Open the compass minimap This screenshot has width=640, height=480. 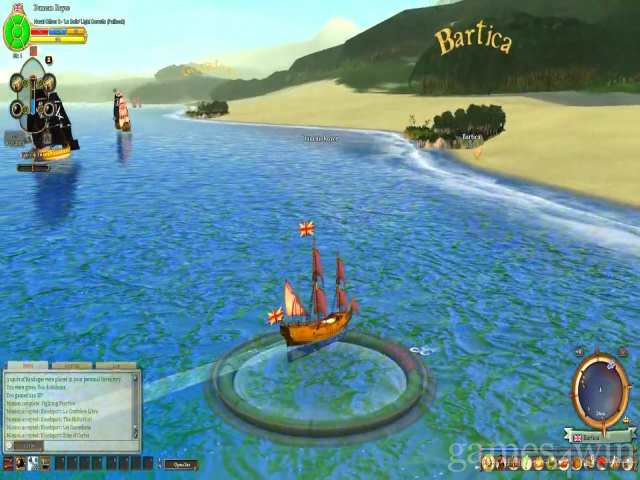[601, 387]
